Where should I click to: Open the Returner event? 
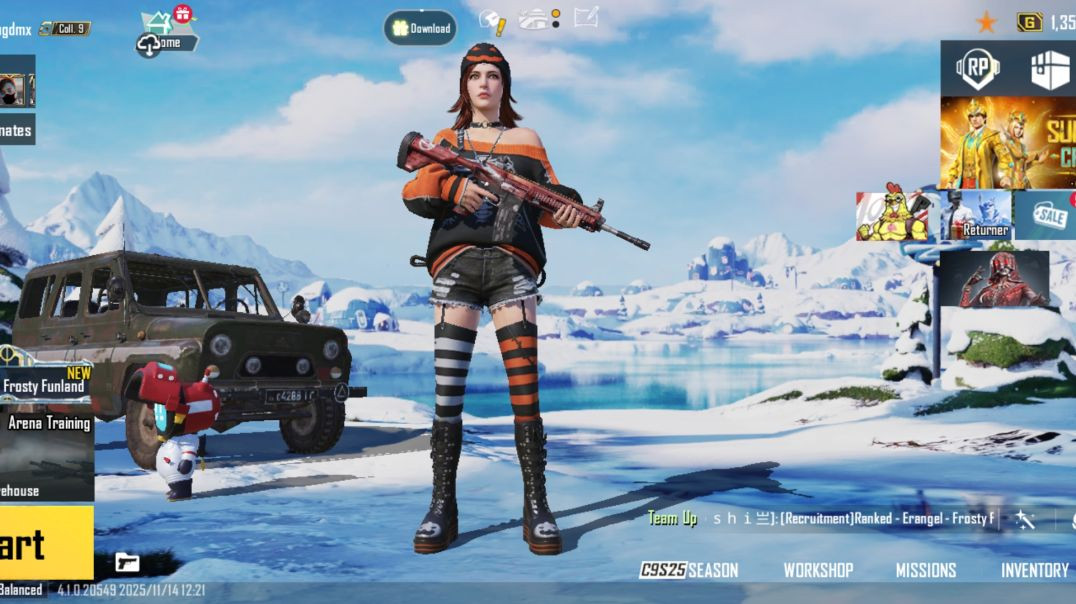point(976,216)
